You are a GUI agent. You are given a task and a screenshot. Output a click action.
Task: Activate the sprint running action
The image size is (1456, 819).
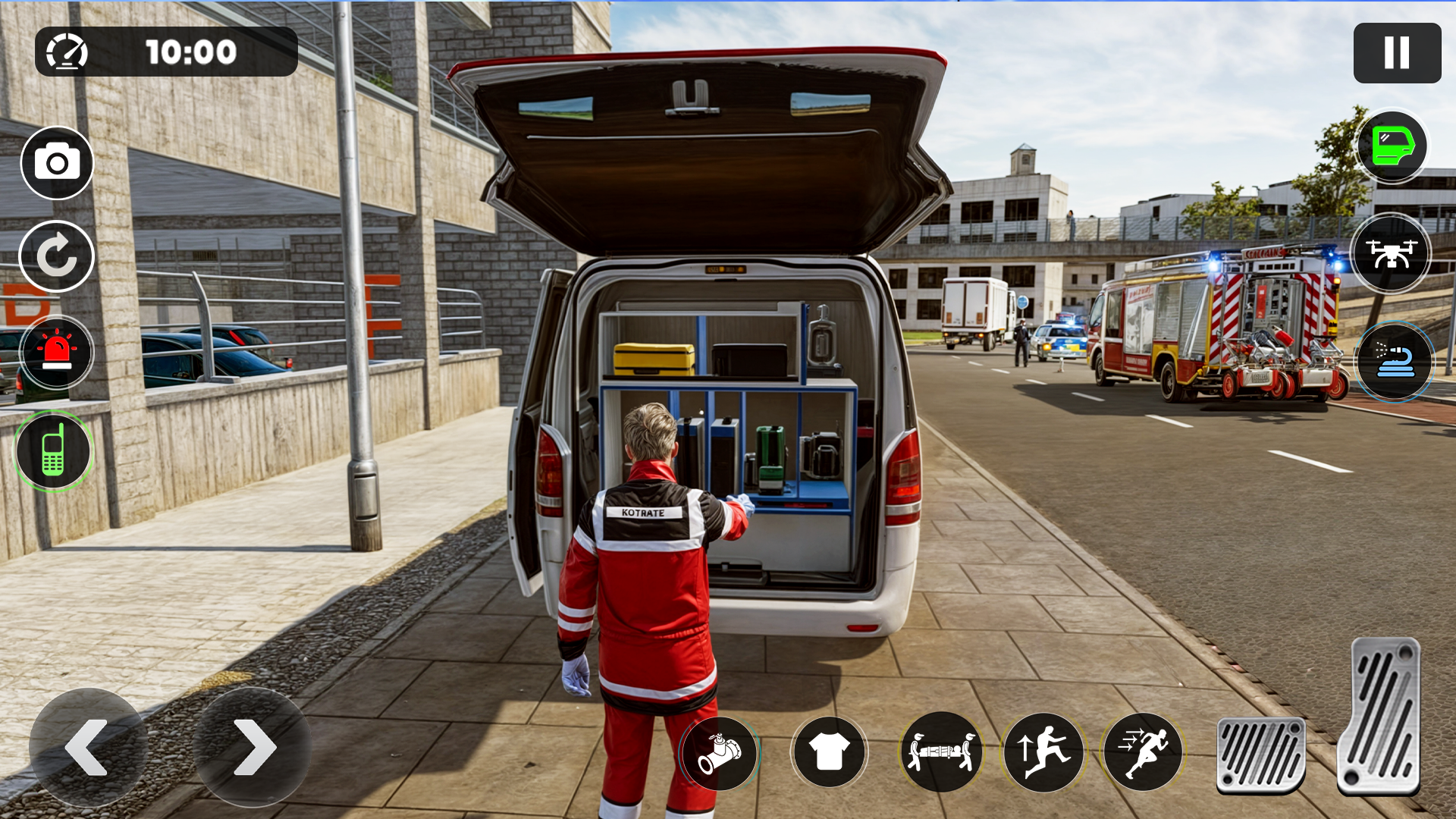pos(1144,753)
